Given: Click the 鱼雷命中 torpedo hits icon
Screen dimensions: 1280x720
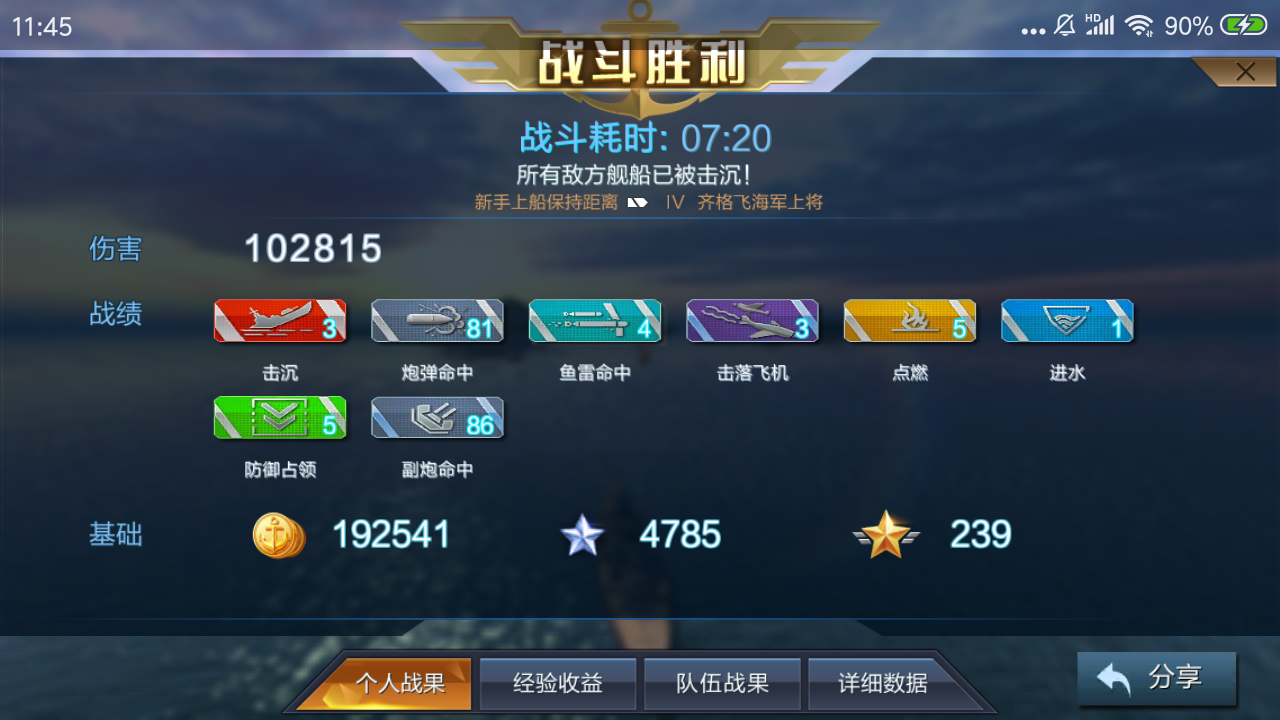Looking at the screenshot, I should click(x=595, y=320).
